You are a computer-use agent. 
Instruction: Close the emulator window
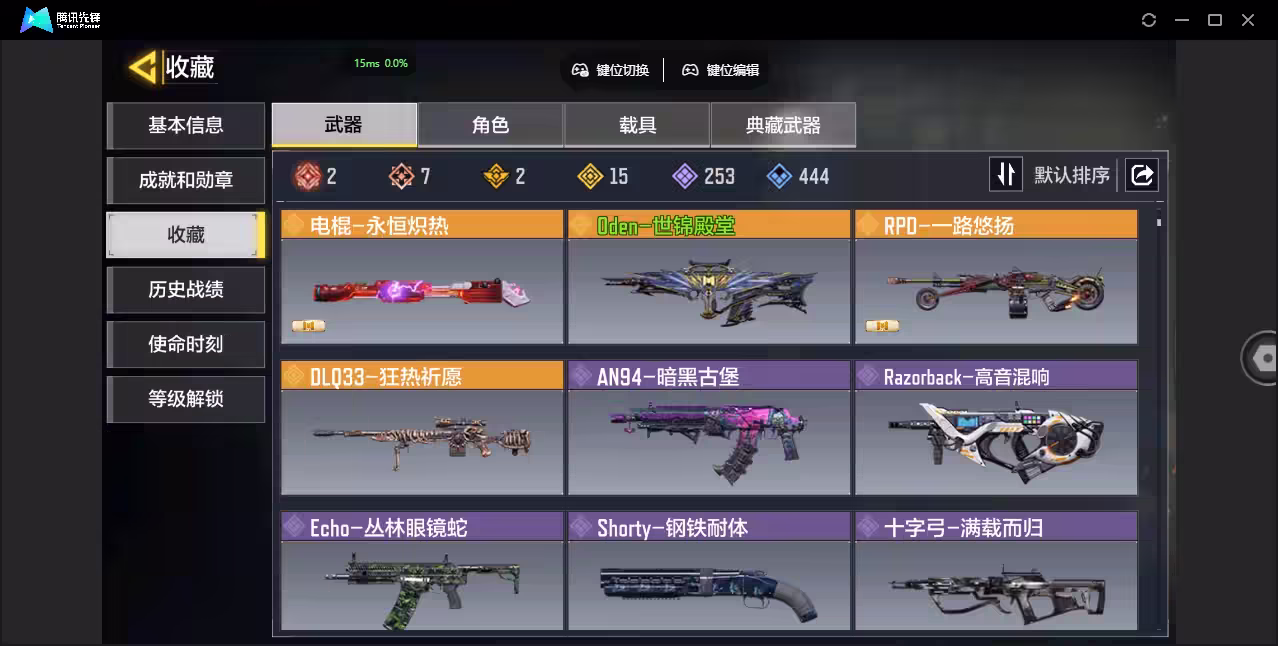pos(1248,20)
